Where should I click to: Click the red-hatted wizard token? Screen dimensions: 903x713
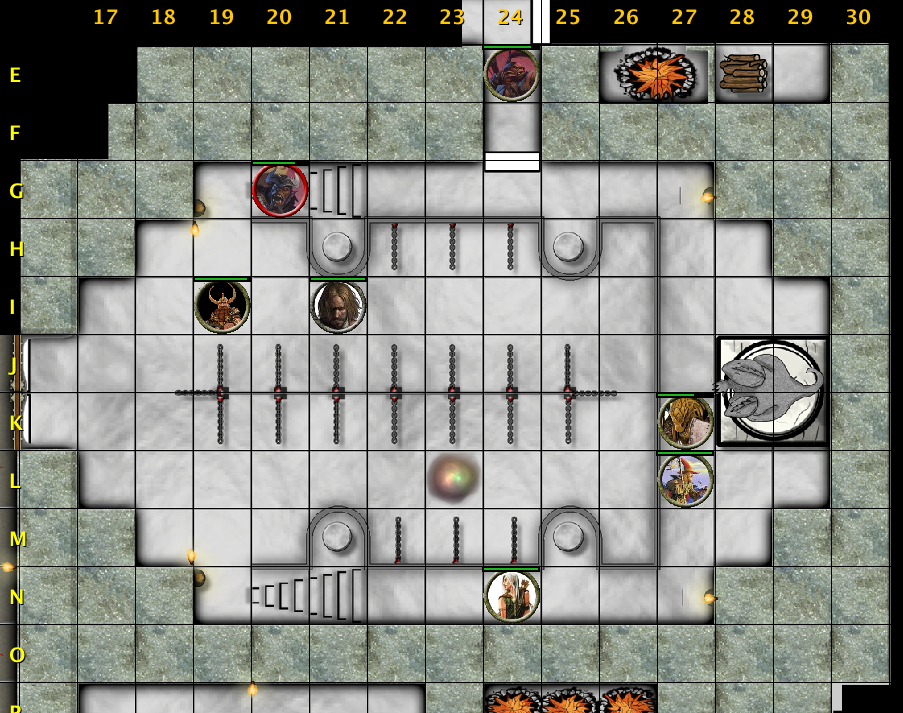point(685,480)
